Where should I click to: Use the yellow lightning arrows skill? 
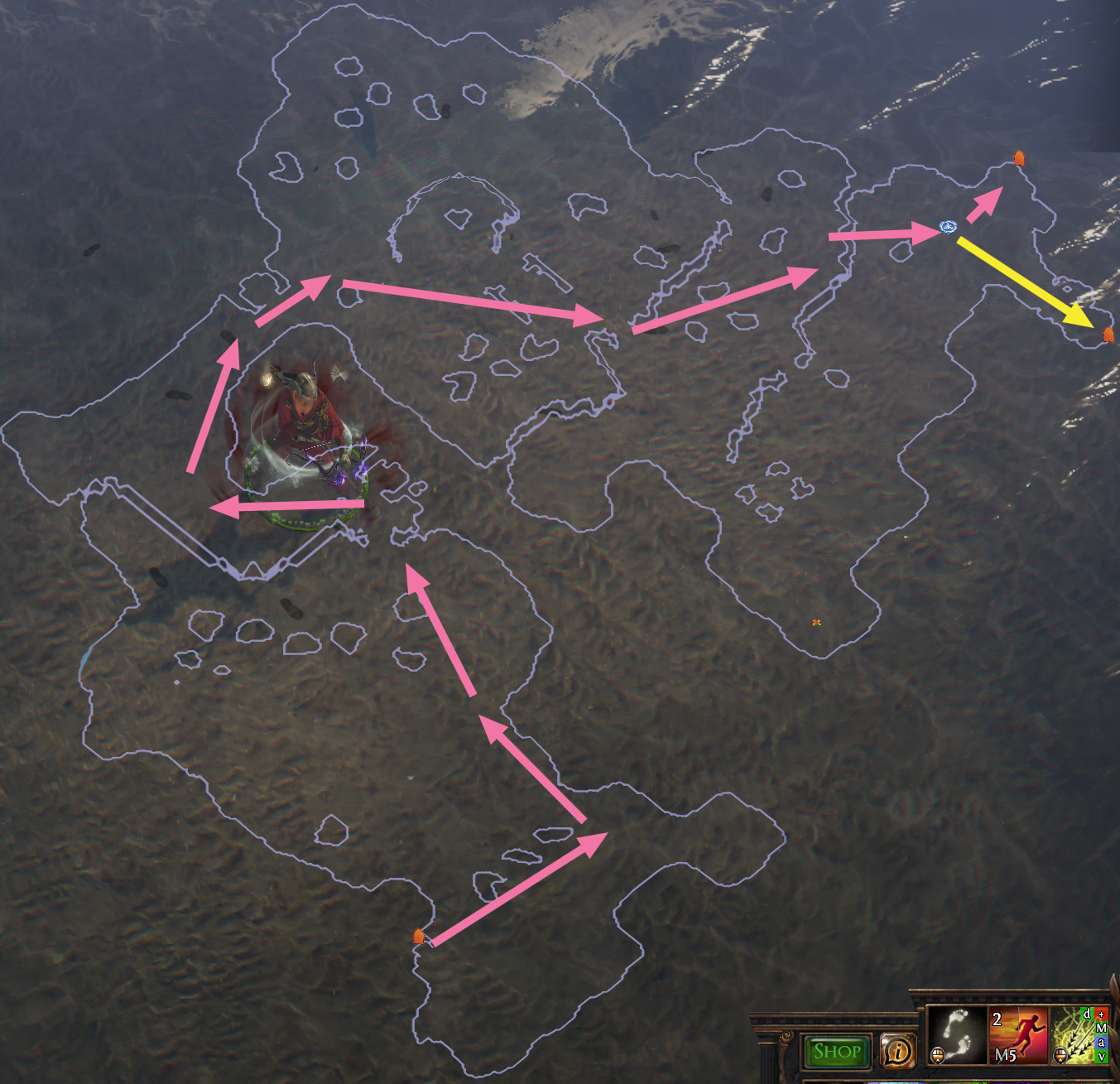(1074, 1034)
